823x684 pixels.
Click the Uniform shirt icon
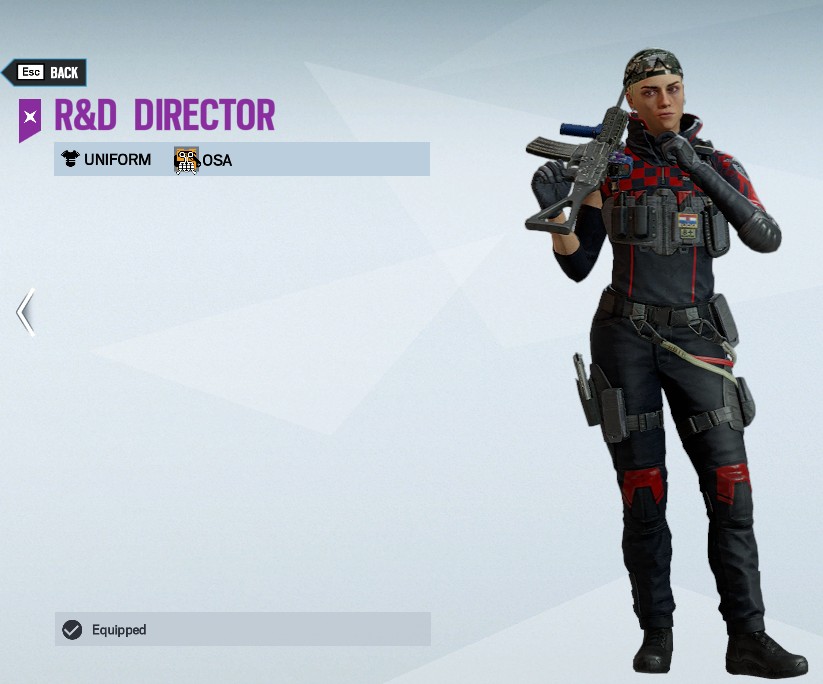pos(70,159)
